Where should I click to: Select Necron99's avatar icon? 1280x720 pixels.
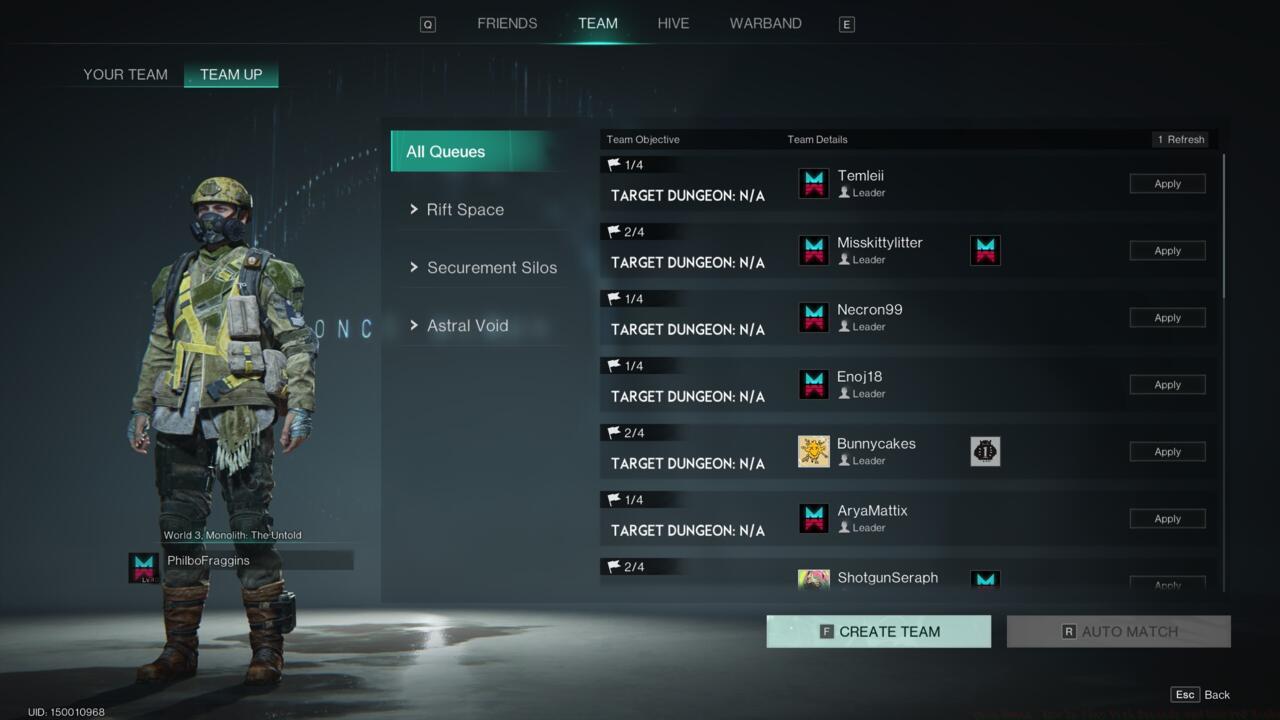813,317
